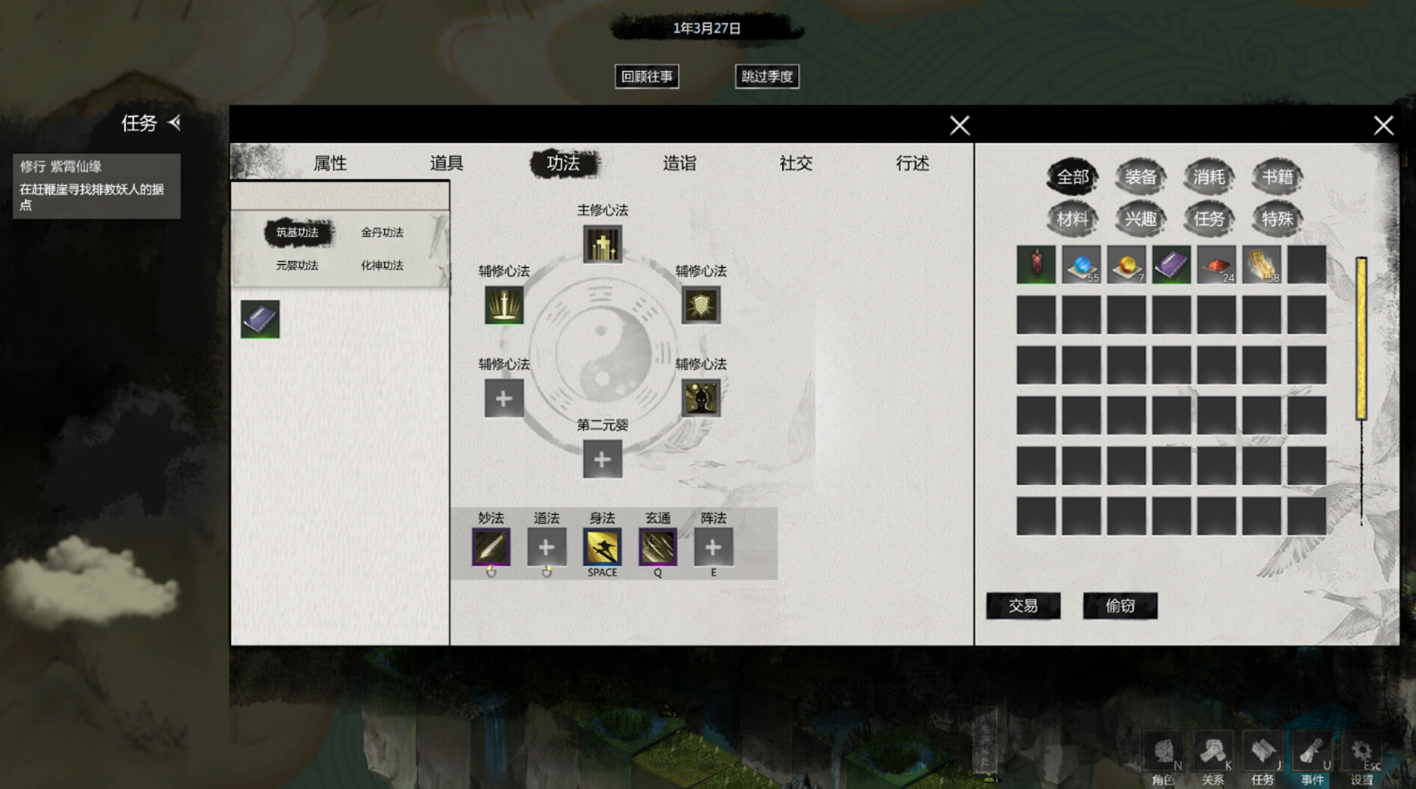Click the 主修心法 main technique slot
The width and height of the screenshot is (1416, 789).
click(602, 244)
